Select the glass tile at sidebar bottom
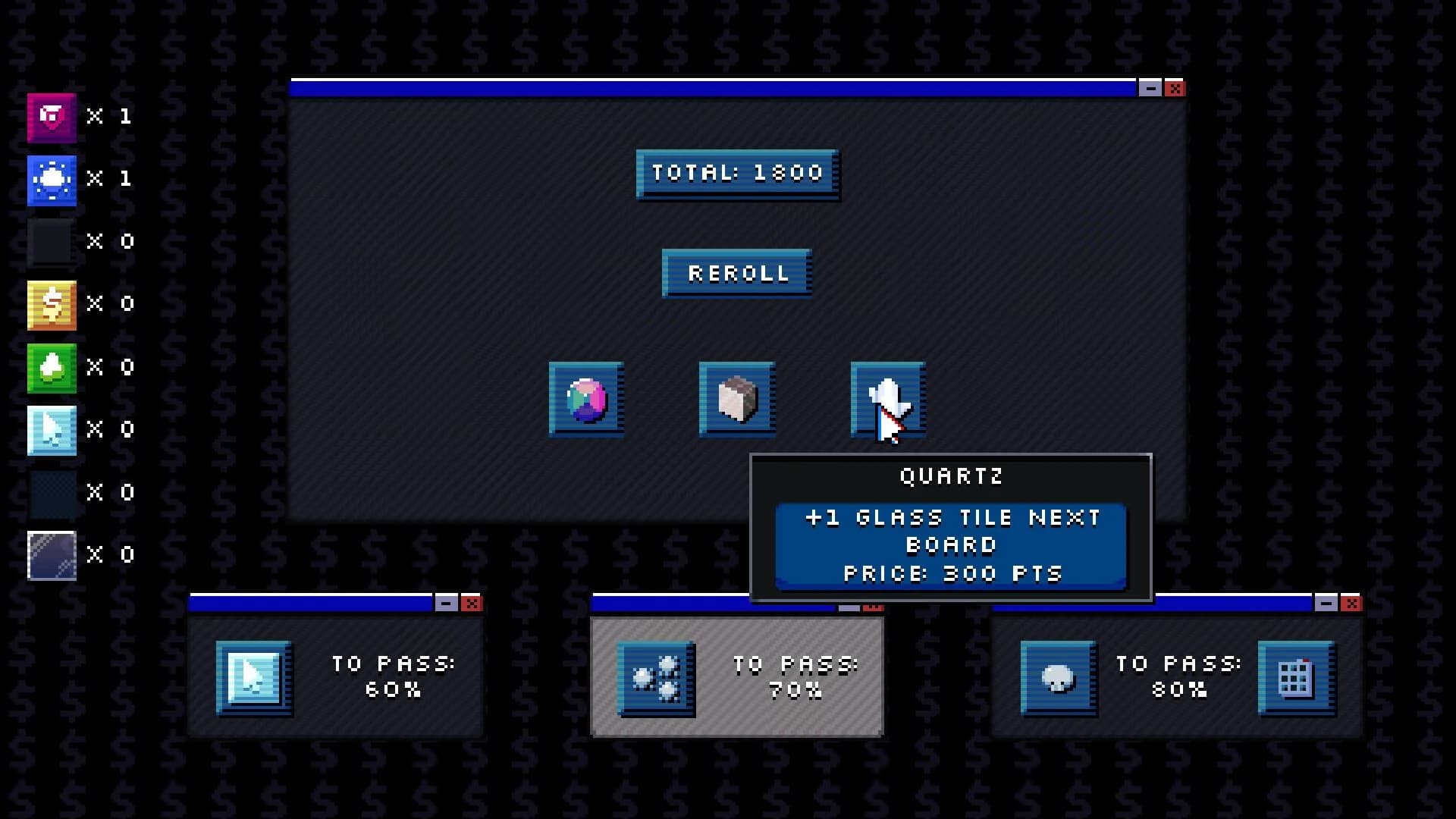The height and width of the screenshot is (819, 1456). (51, 554)
